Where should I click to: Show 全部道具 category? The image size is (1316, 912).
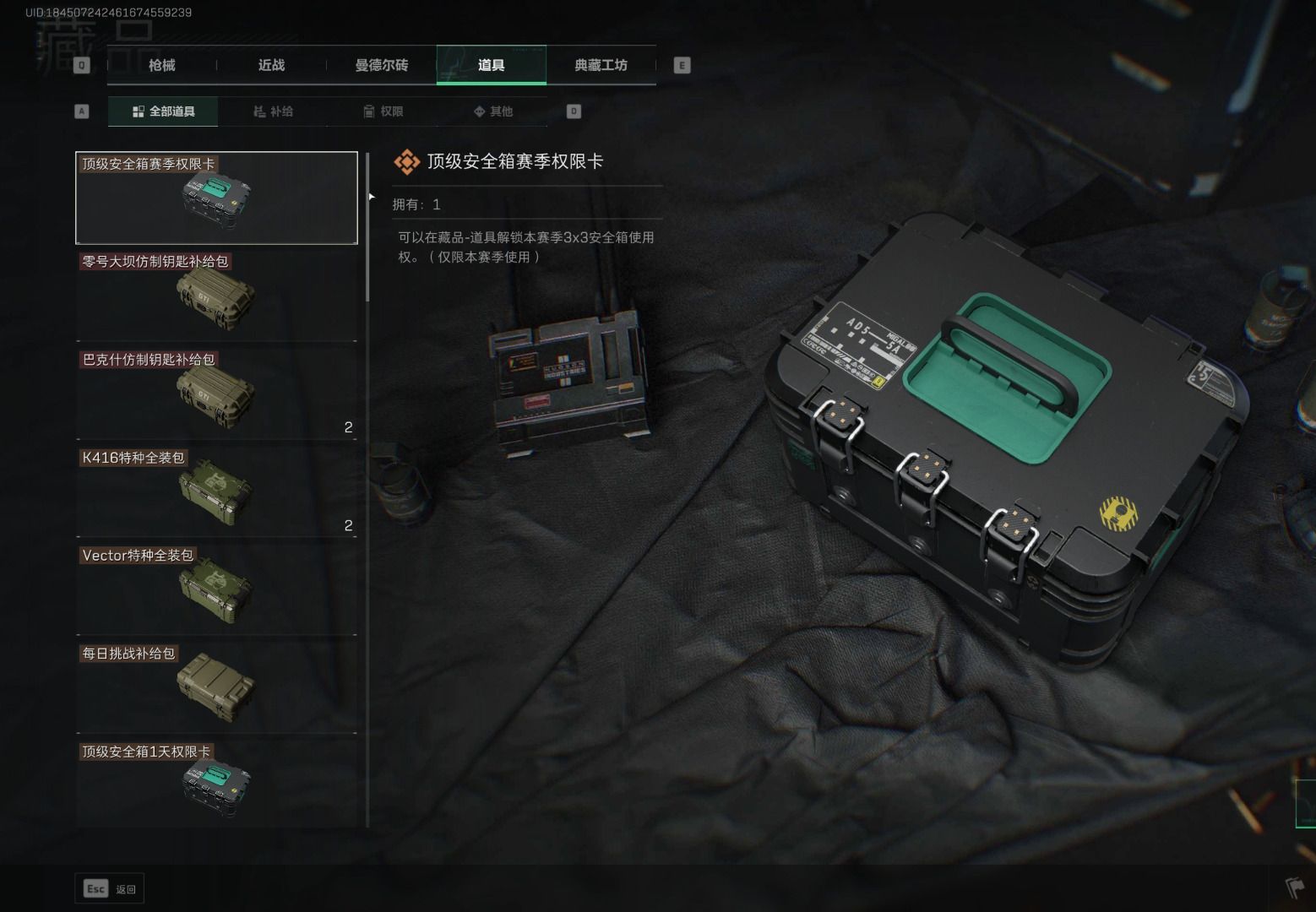(163, 111)
